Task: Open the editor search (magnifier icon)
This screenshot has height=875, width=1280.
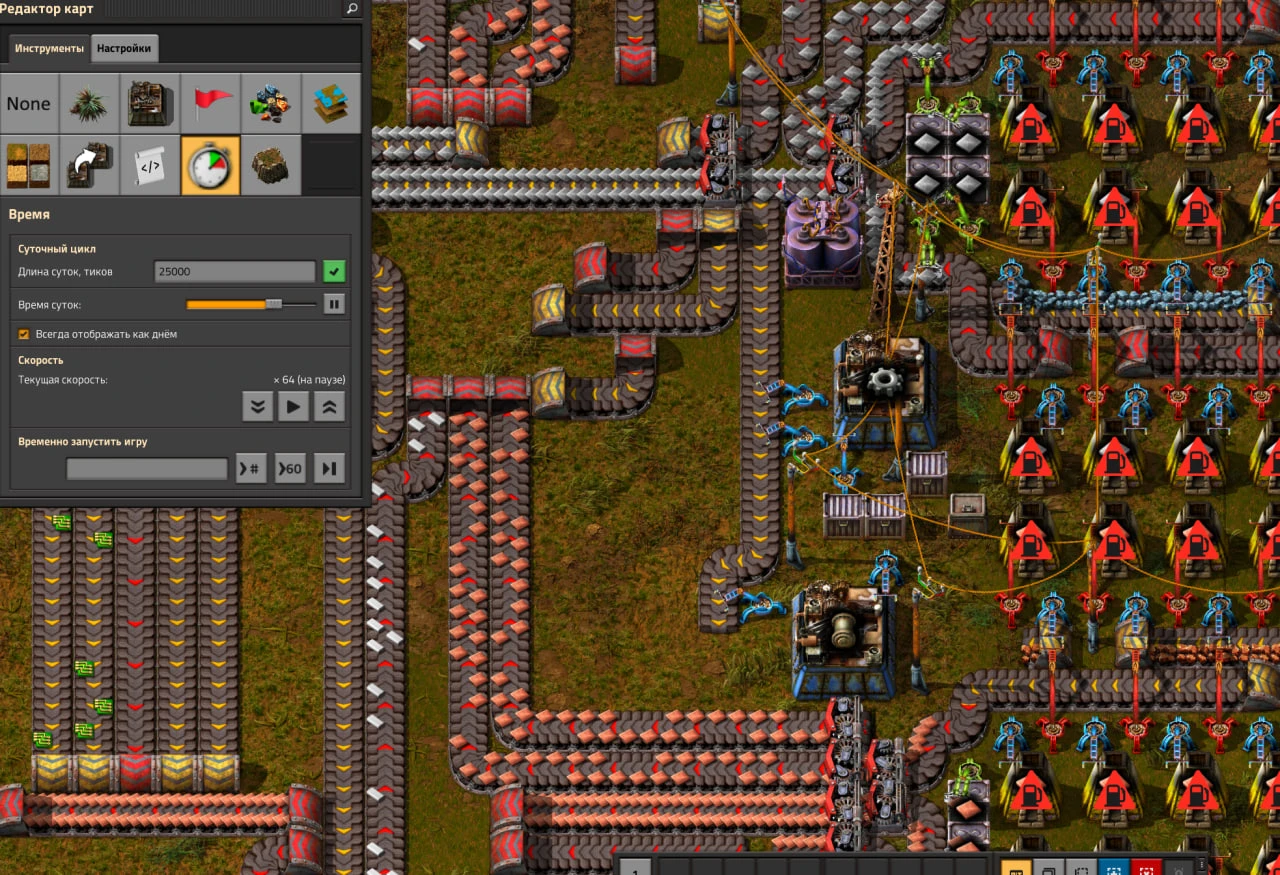Action: pyautogui.click(x=351, y=9)
